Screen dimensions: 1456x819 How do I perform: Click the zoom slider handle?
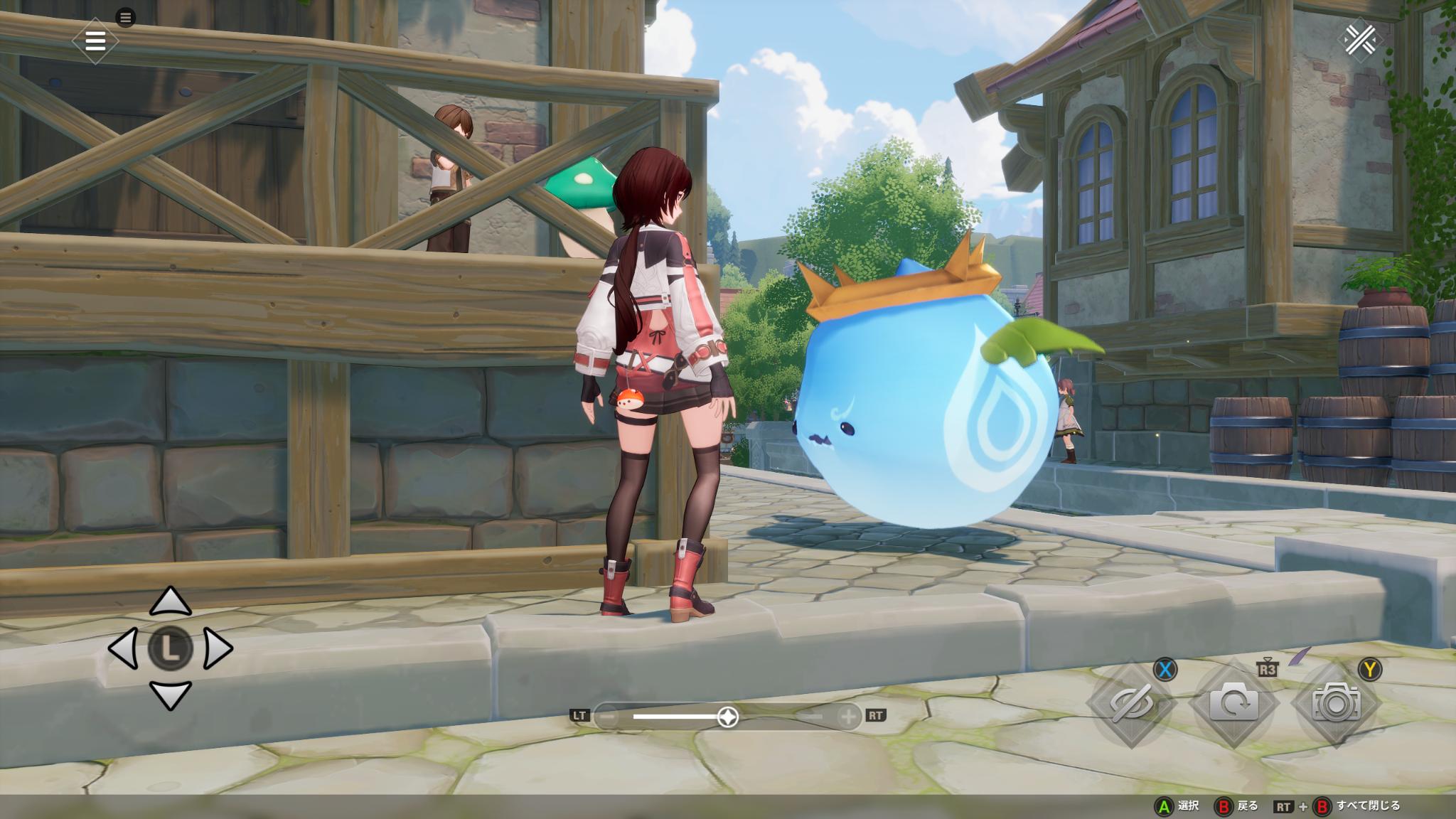[x=727, y=717]
